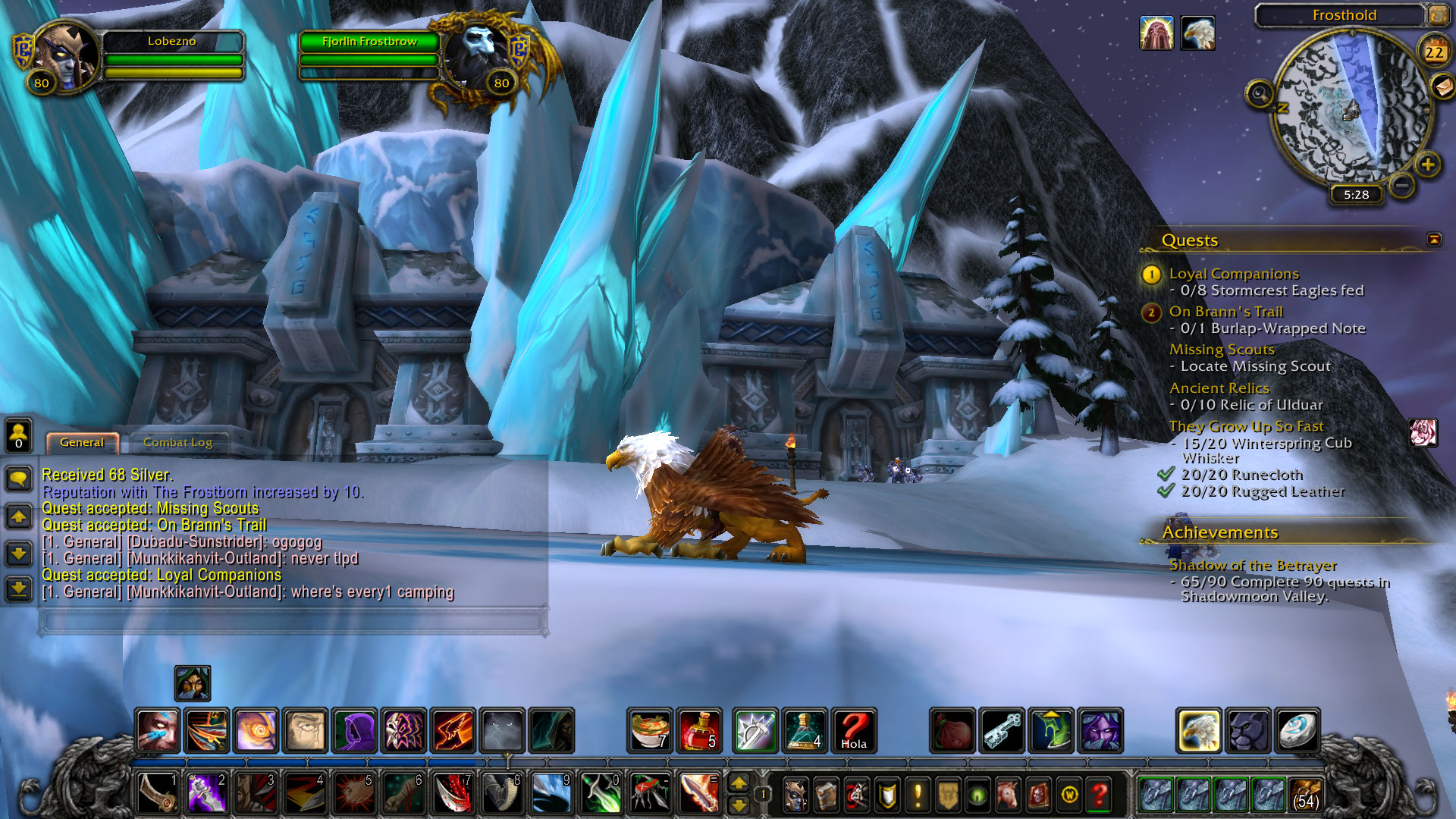Select Lobezno's player portrait
The width and height of the screenshot is (1456, 819).
point(67,57)
